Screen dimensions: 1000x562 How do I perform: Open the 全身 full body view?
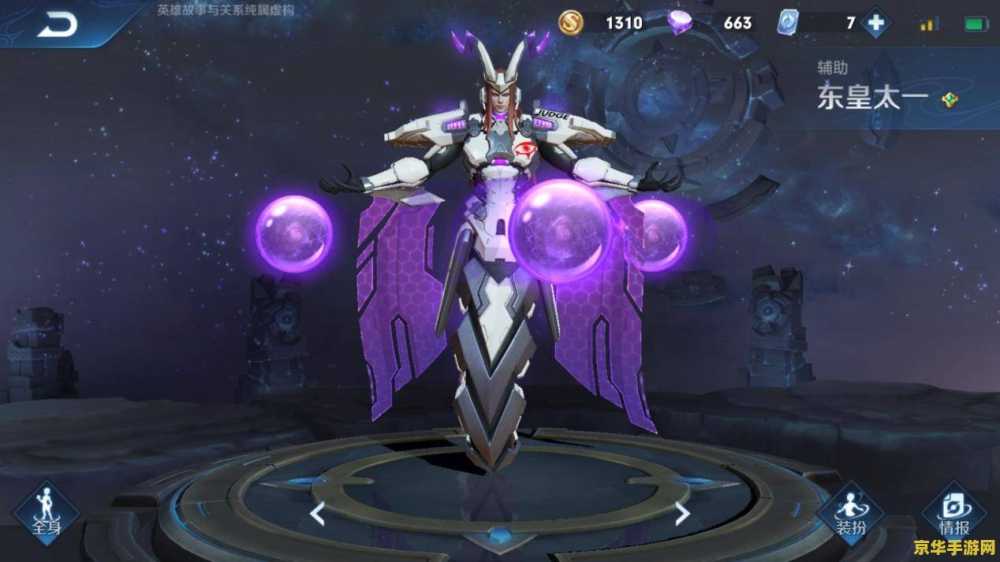tap(46, 512)
